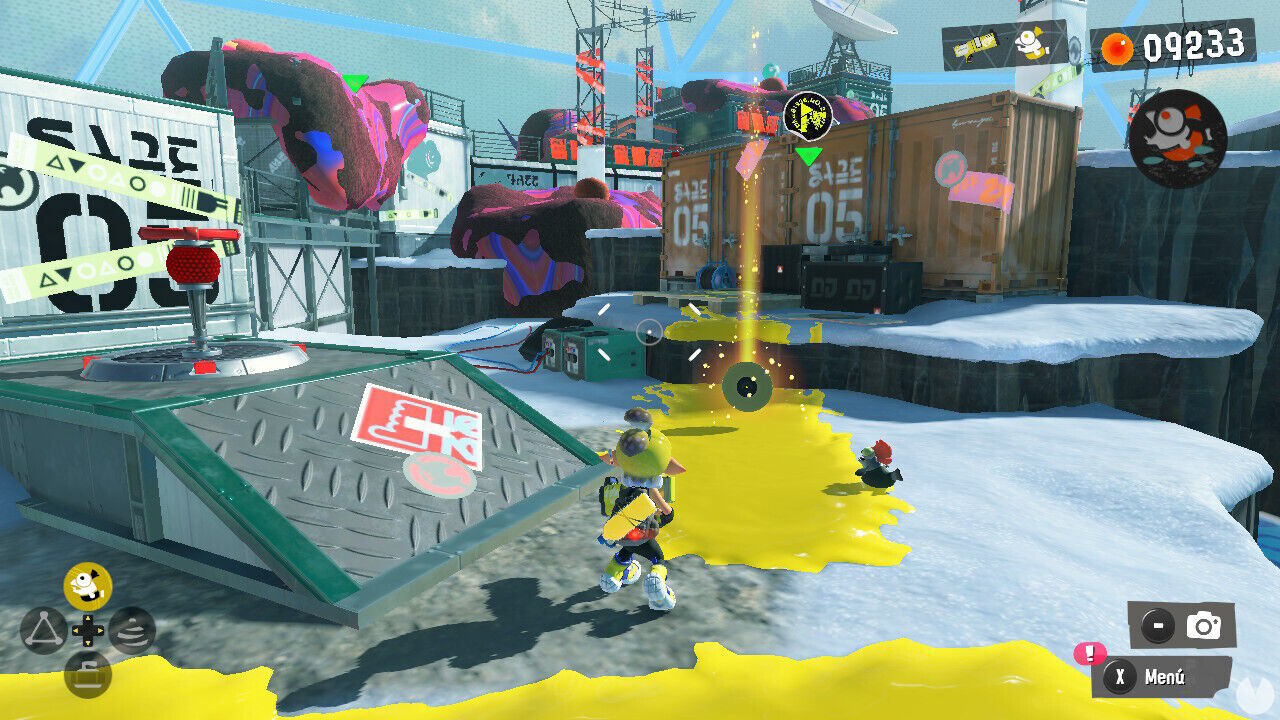
Task: Select the triangle signal icon left of d-pad
Action: coord(44,628)
